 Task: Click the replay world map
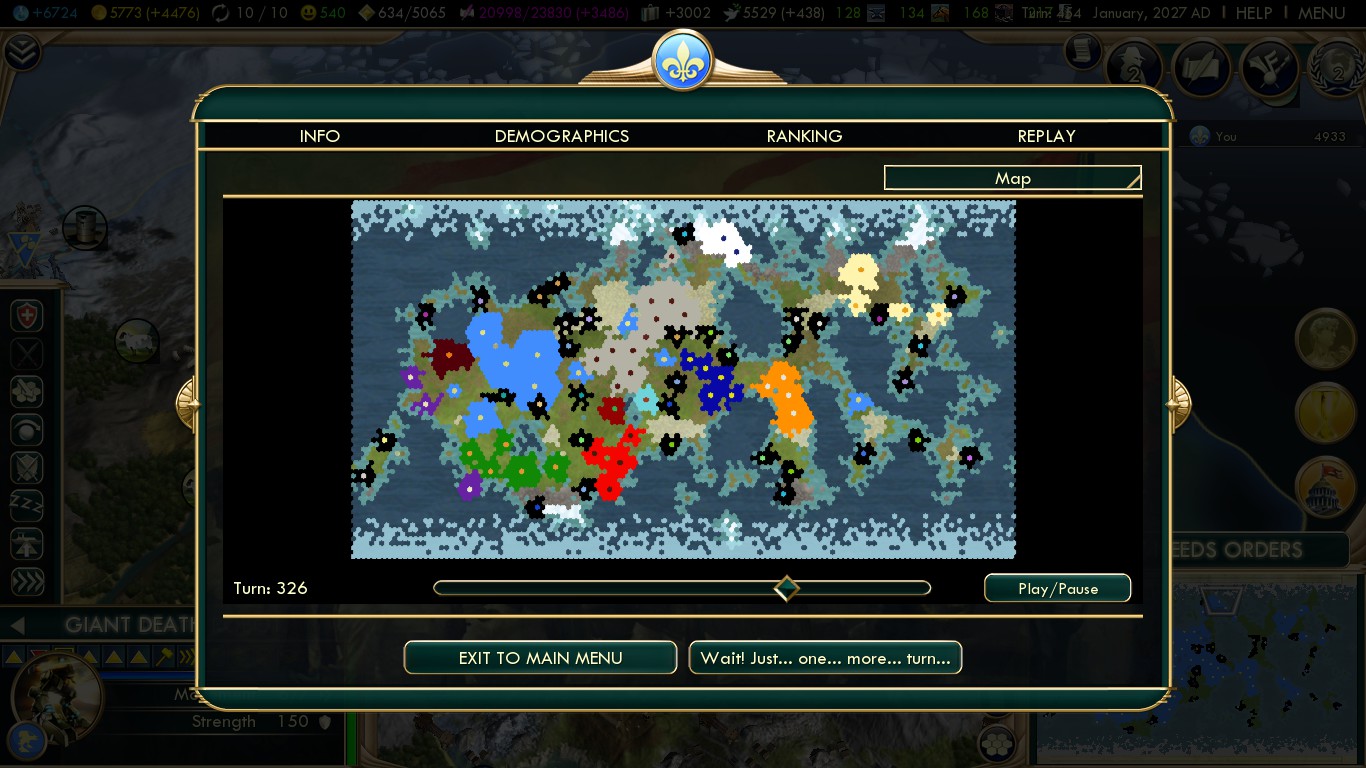[x=683, y=379]
